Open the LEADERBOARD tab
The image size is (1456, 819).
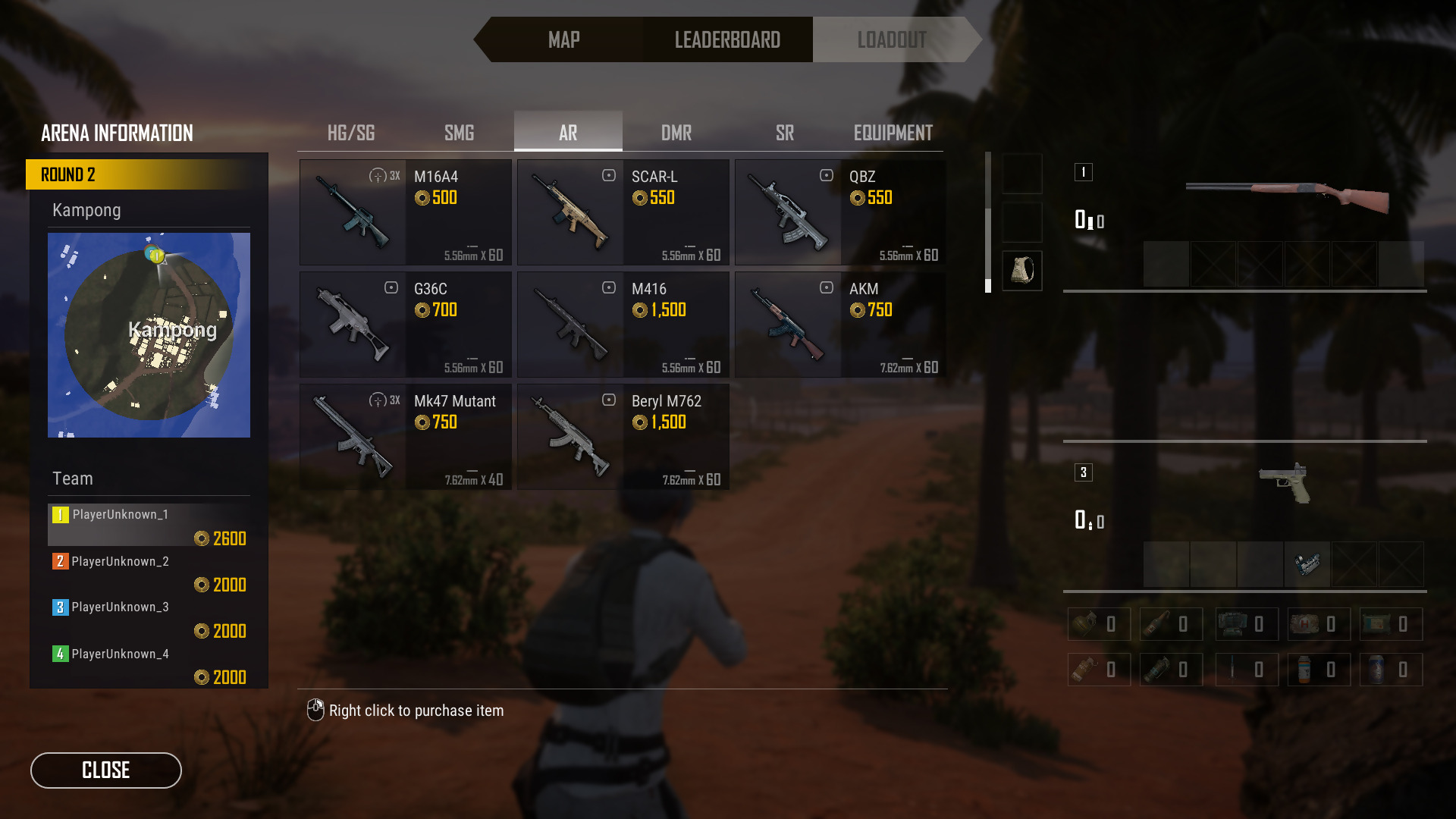(727, 39)
